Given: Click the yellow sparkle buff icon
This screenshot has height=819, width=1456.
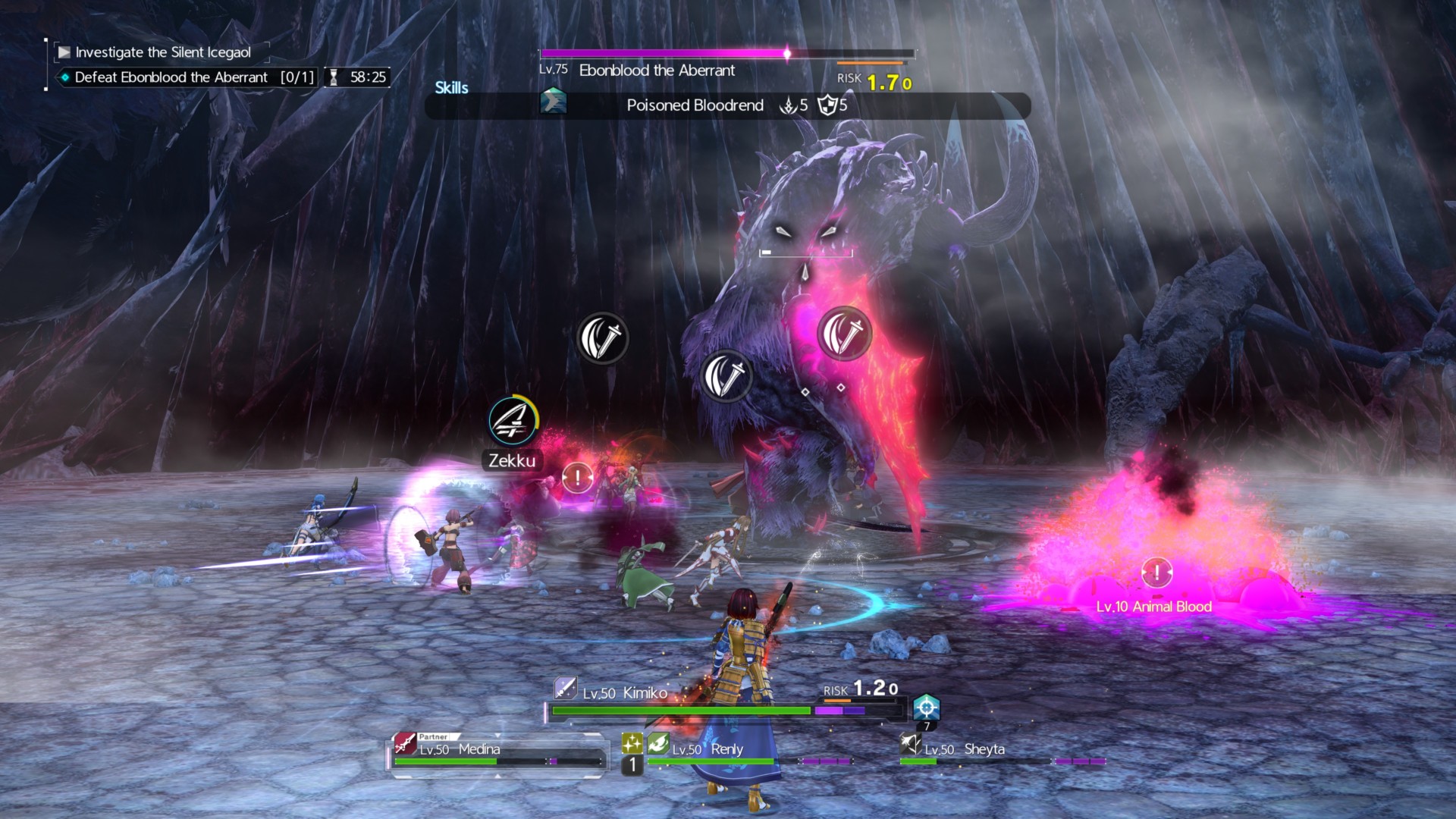Looking at the screenshot, I should (632, 743).
